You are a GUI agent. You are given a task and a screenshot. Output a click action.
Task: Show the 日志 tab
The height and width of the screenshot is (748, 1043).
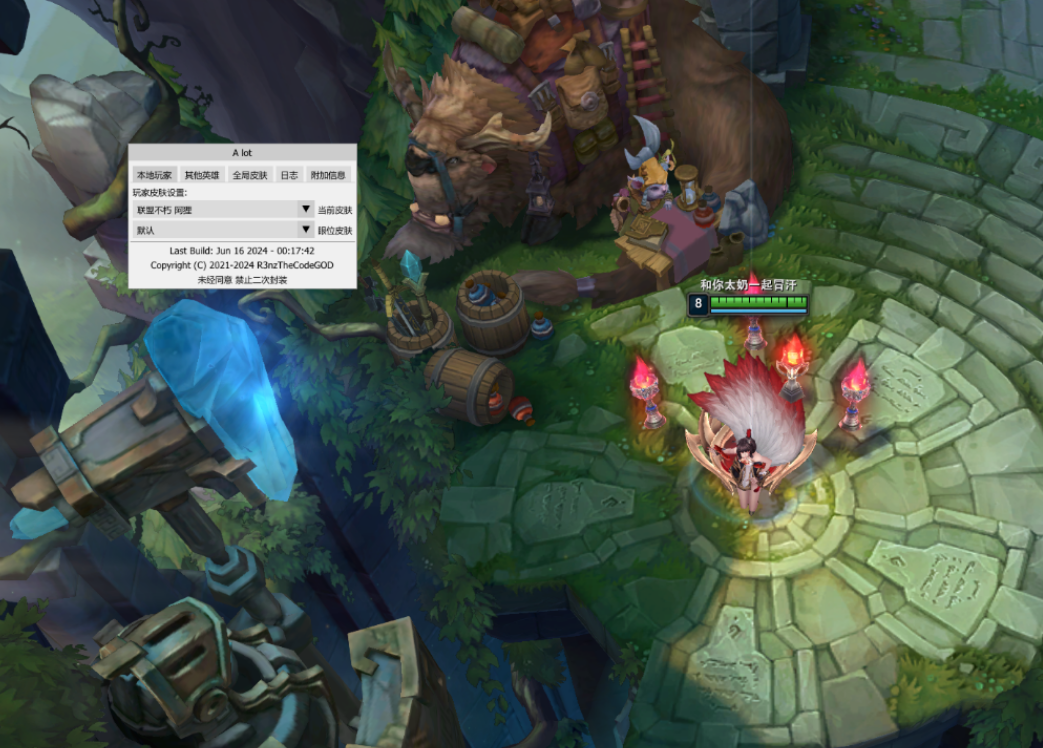tap(289, 175)
